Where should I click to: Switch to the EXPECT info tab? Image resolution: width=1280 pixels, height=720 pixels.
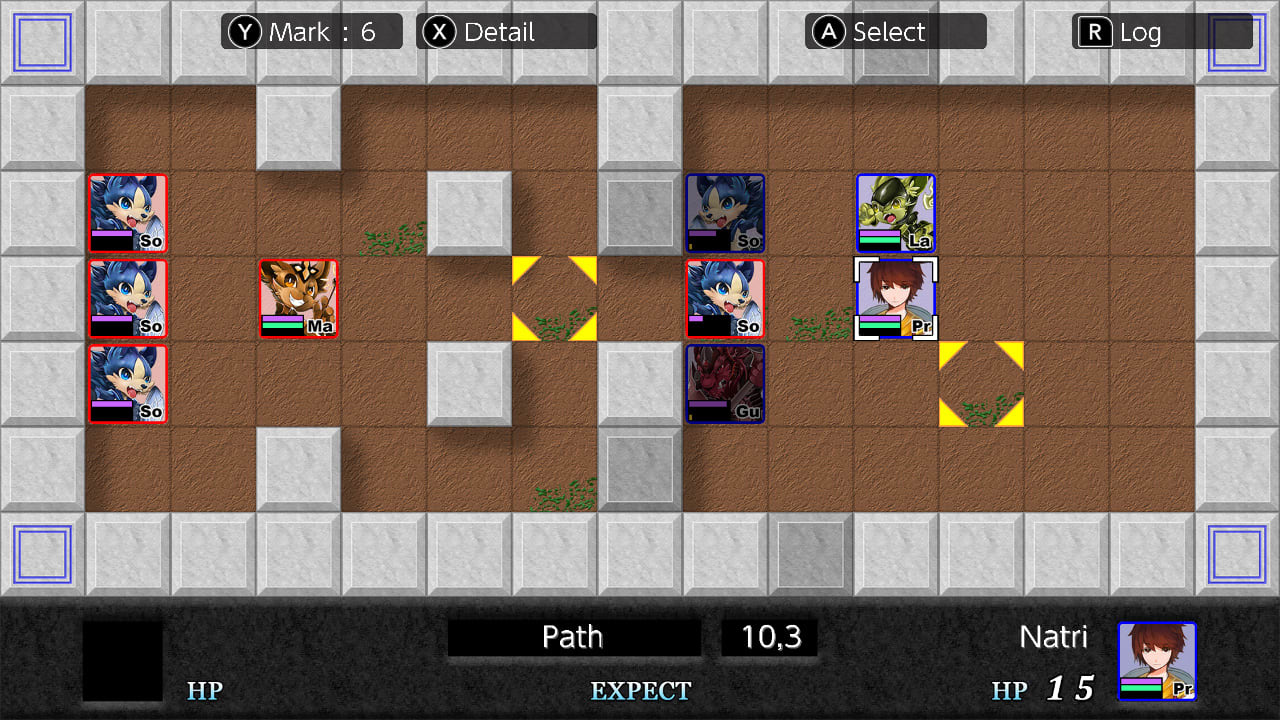[x=640, y=690]
